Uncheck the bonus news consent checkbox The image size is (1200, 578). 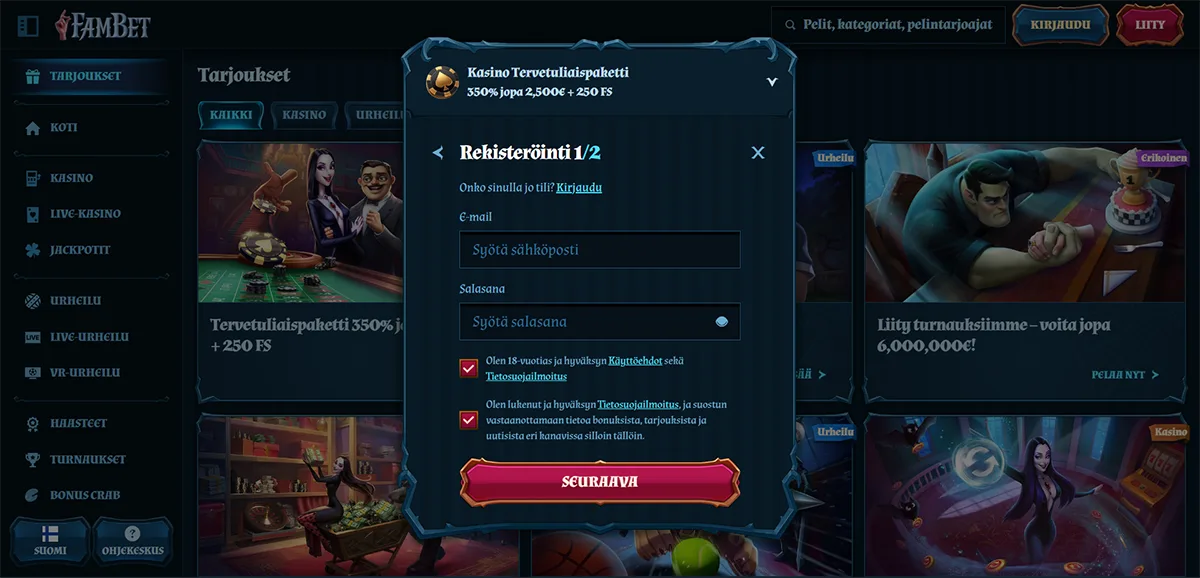(469, 420)
